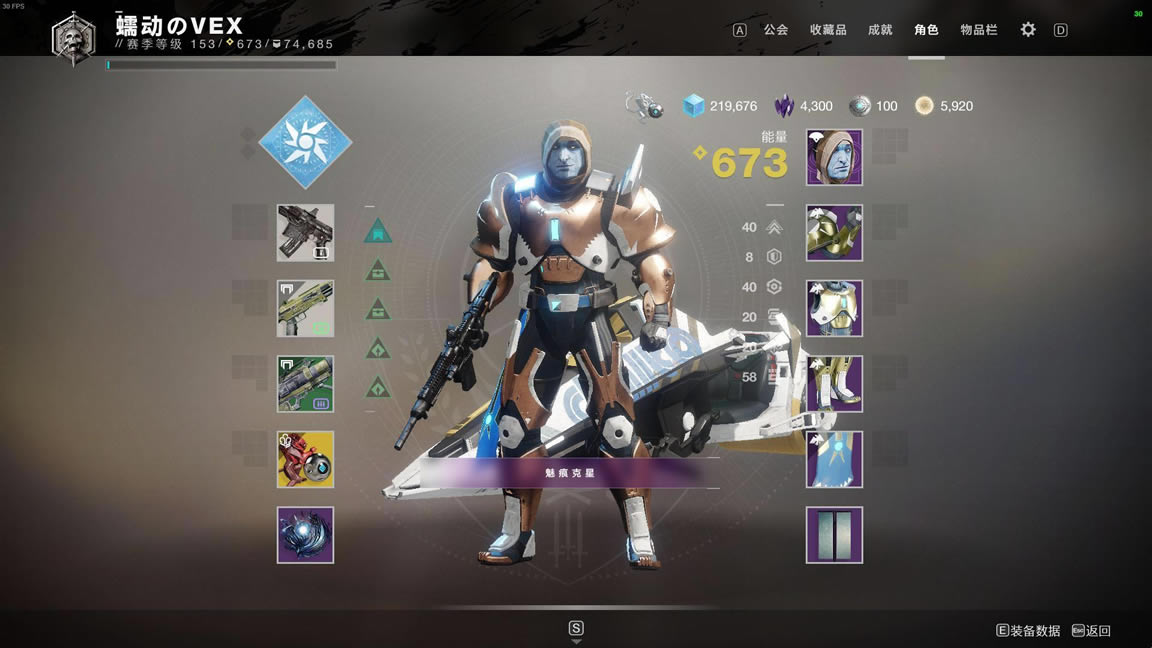Choose the yellow-green energy weapon slot
This screenshot has height=648, width=1152.
pos(305,308)
